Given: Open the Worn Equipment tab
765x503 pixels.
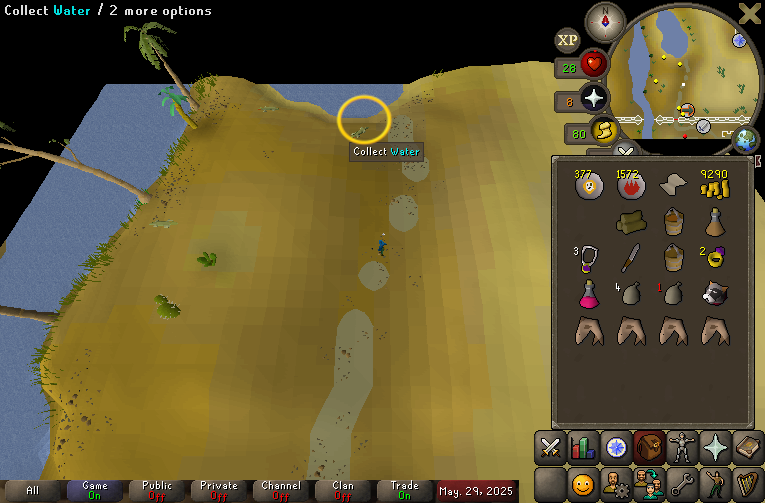Looking at the screenshot, I should [681, 449].
